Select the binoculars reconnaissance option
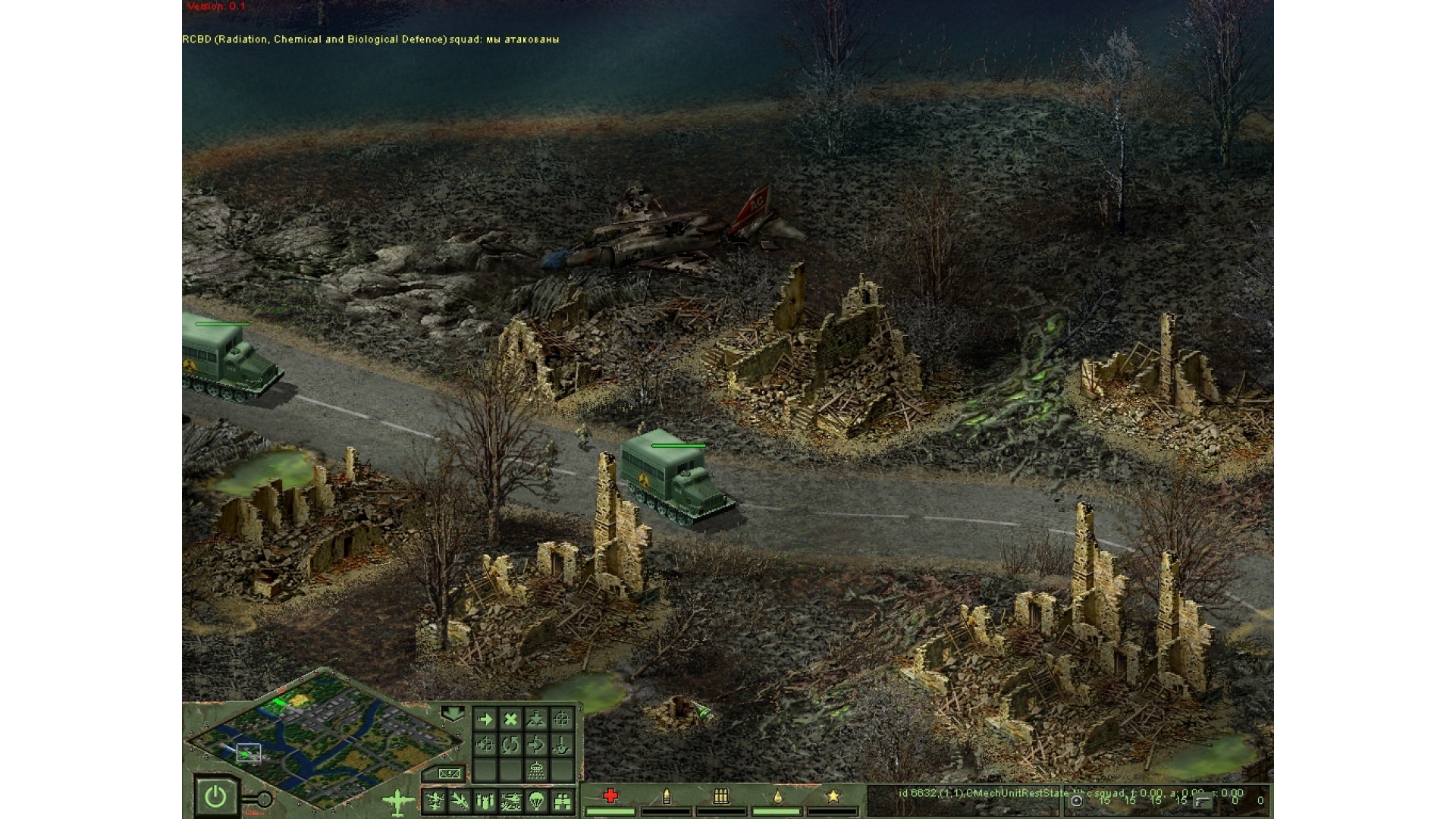The height and width of the screenshot is (819, 1456). click(x=562, y=801)
